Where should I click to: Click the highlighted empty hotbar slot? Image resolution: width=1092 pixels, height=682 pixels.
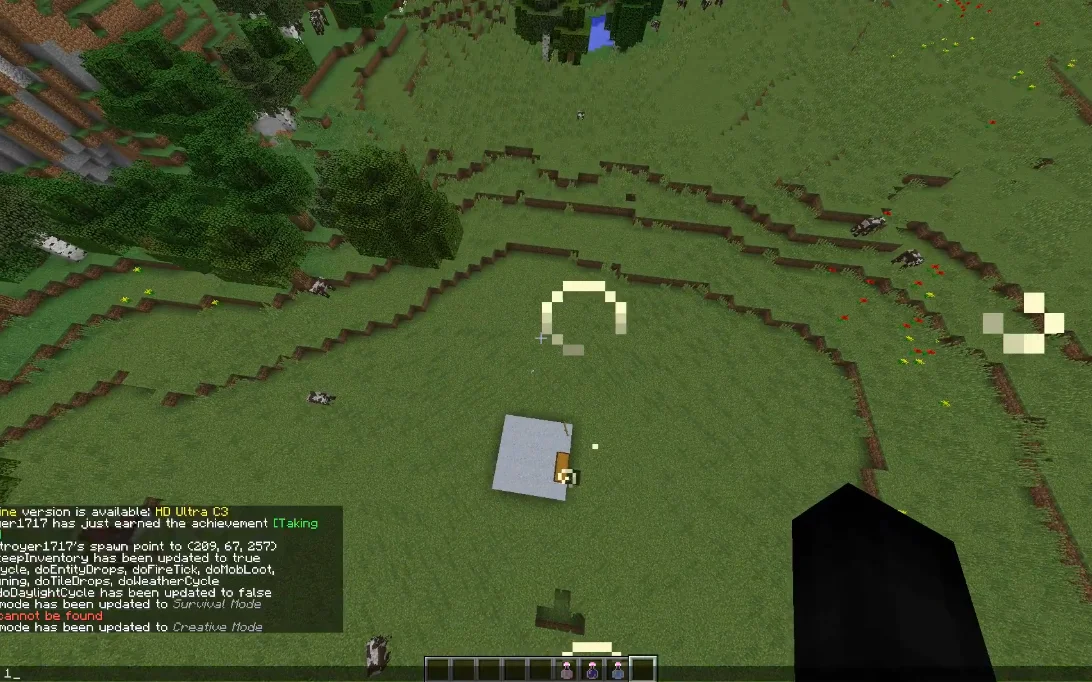(643, 670)
